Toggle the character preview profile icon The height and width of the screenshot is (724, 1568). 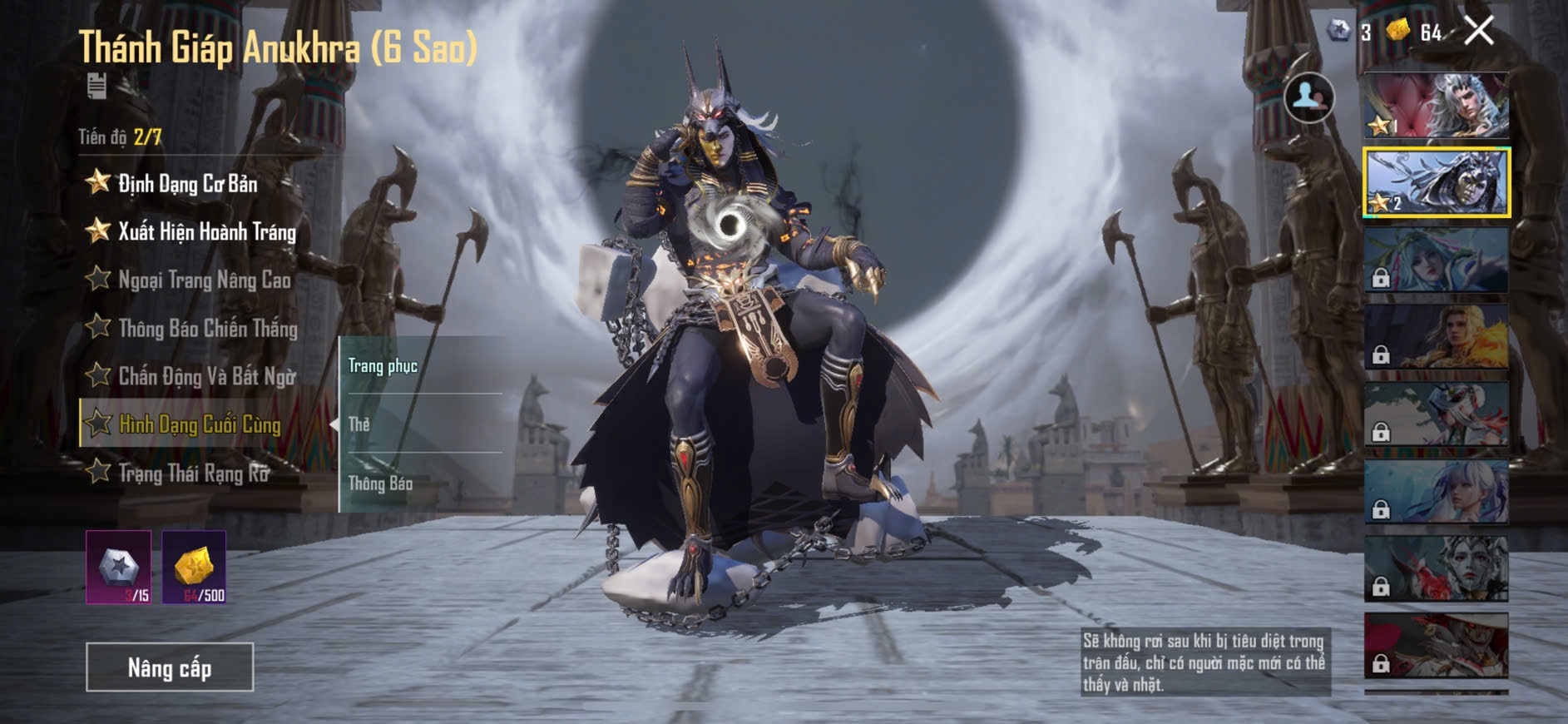click(1308, 97)
